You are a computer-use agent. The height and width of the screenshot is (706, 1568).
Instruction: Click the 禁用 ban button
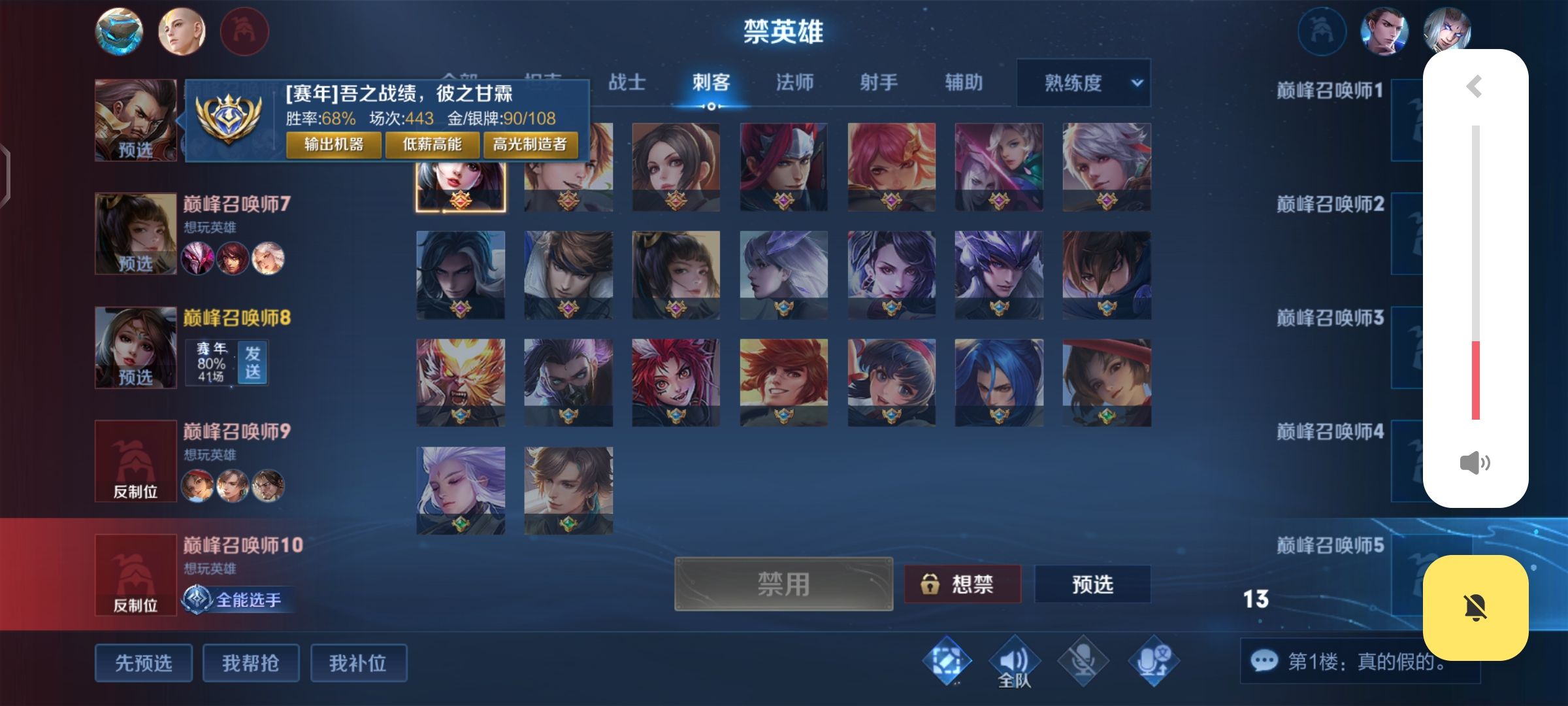click(783, 584)
